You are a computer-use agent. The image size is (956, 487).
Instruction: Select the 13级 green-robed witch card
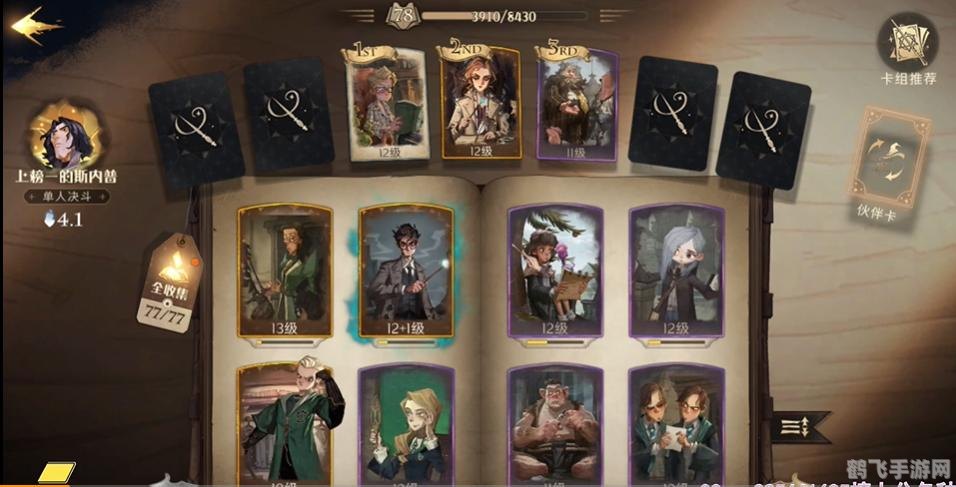click(x=285, y=273)
